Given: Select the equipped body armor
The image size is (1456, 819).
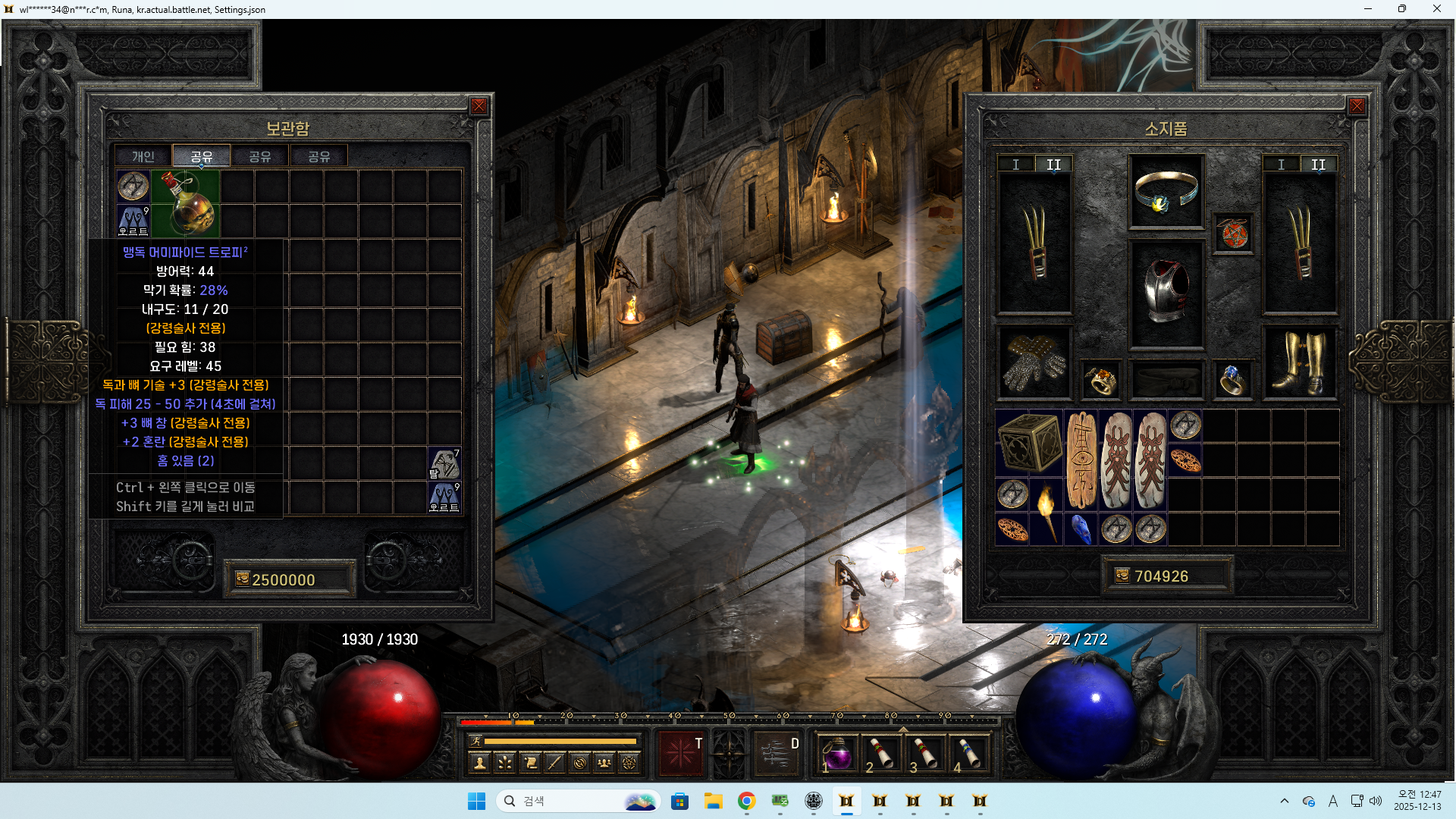Looking at the screenshot, I should point(1166,293).
